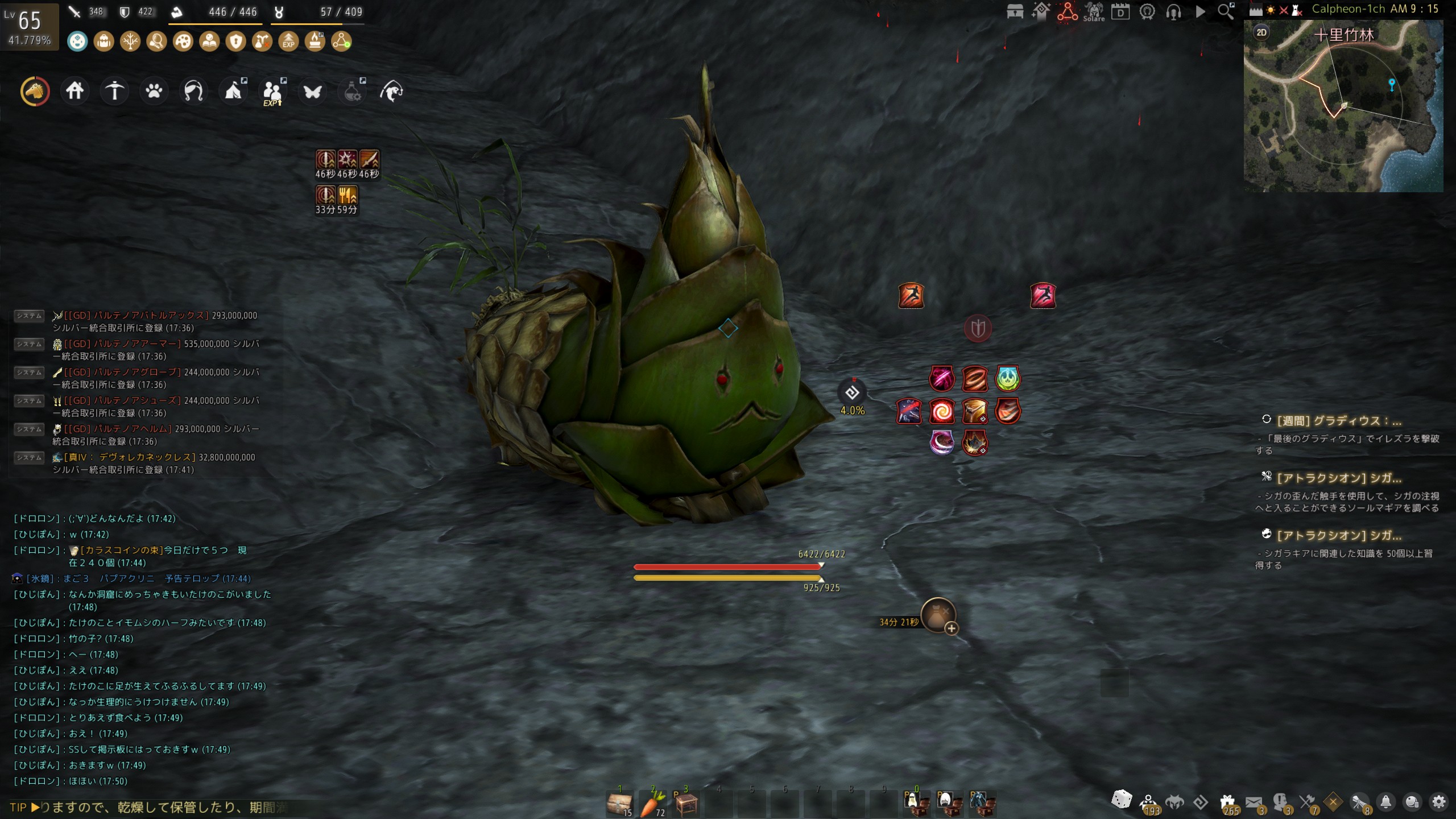Toggle the minimap 2D view button
This screenshot has height=819, width=1456.
tap(1261, 32)
